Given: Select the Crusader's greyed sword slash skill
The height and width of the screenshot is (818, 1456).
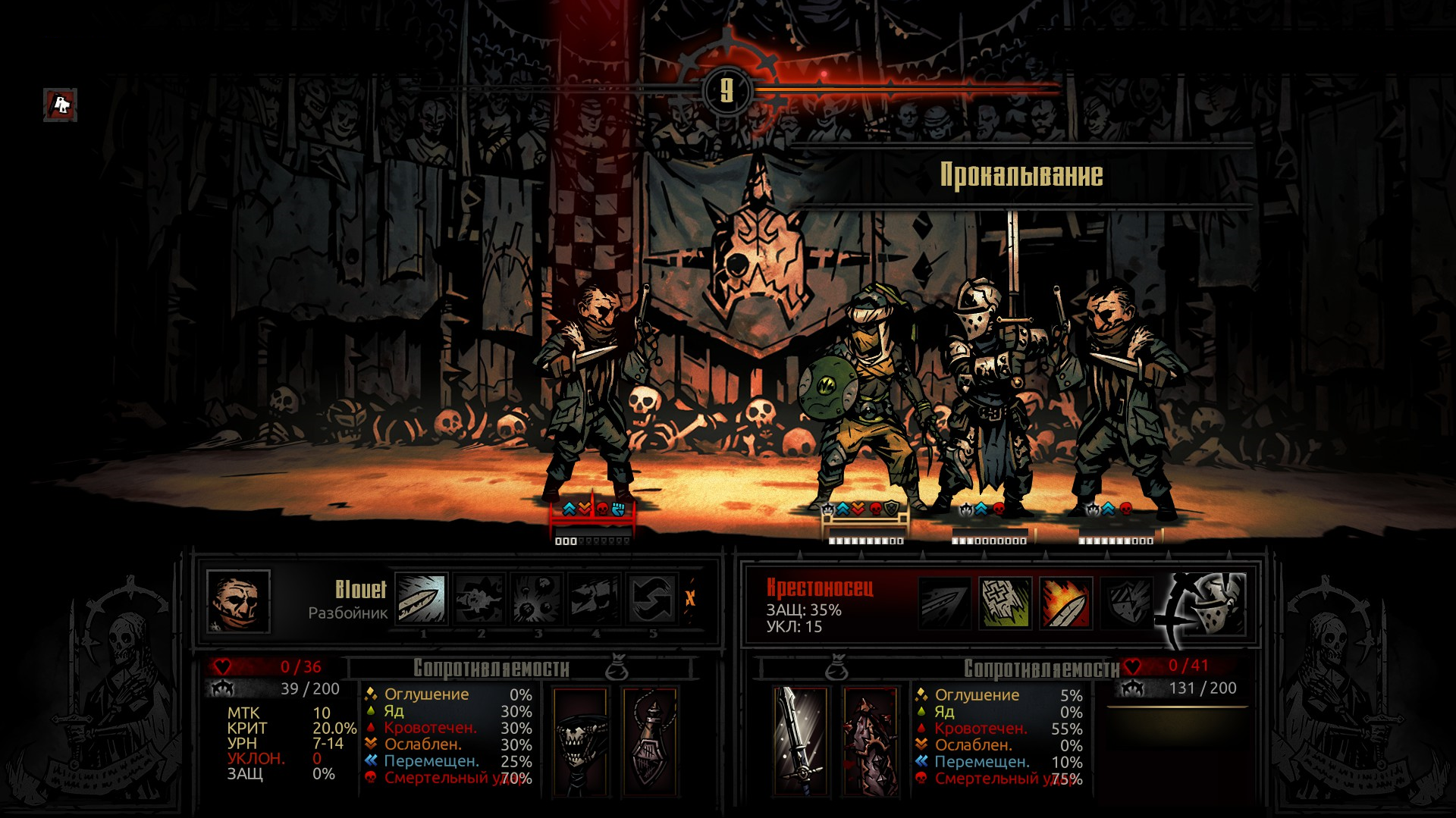Looking at the screenshot, I should pos(944,603).
